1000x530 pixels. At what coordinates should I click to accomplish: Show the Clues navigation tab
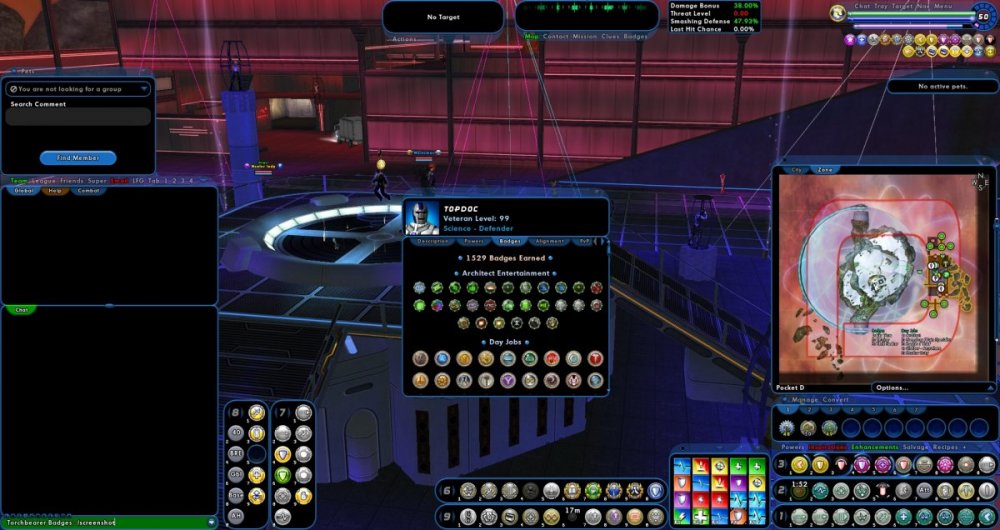pyautogui.click(x=610, y=36)
